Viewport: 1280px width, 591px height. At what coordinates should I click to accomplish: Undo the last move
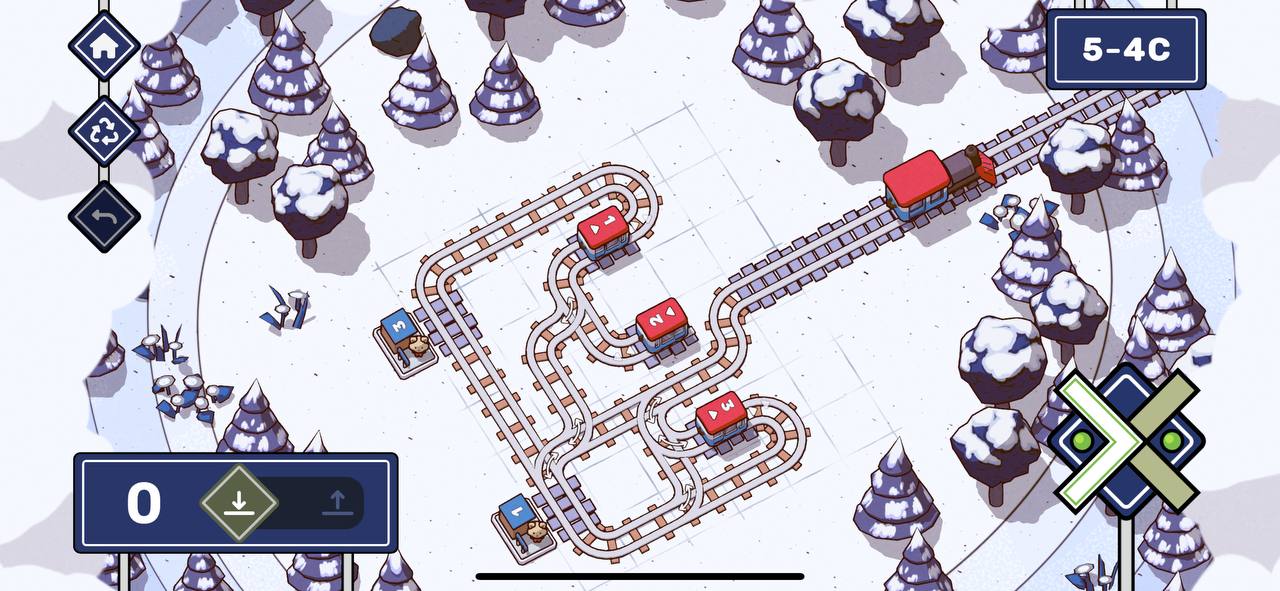(x=104, y=216)
